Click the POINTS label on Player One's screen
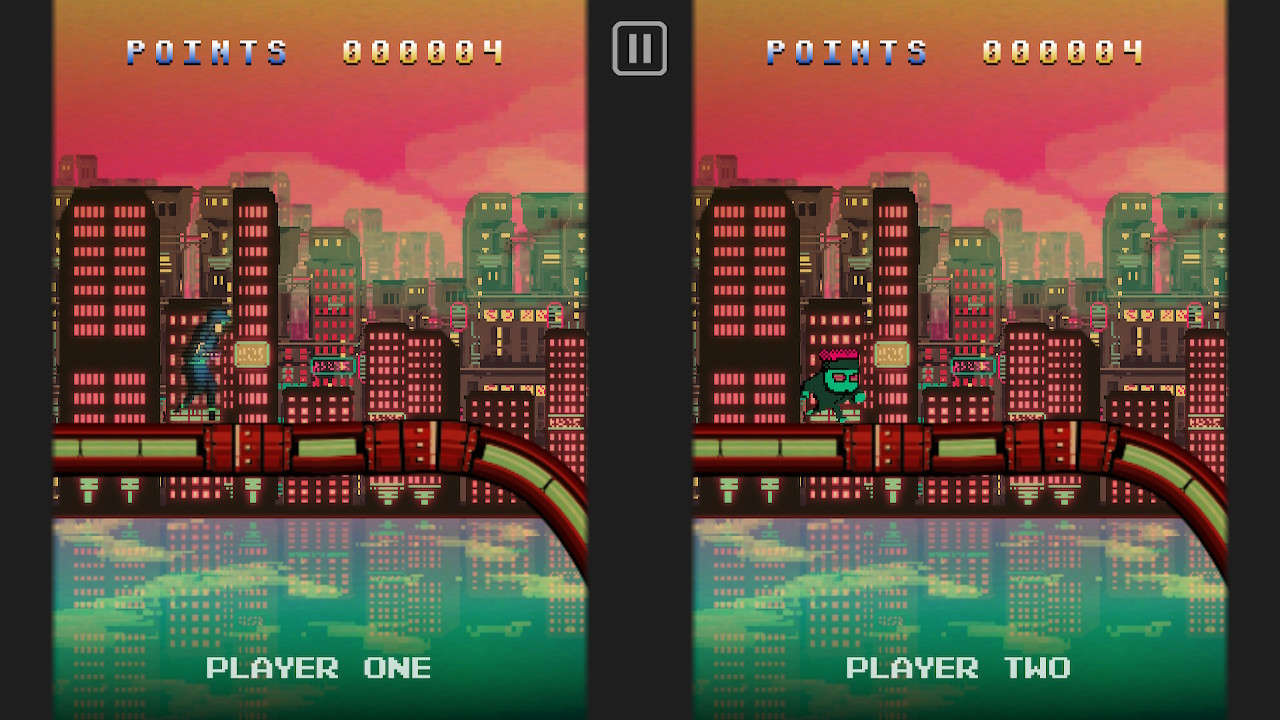This screenshot has height=720, width=1280. tap(207, 51)
